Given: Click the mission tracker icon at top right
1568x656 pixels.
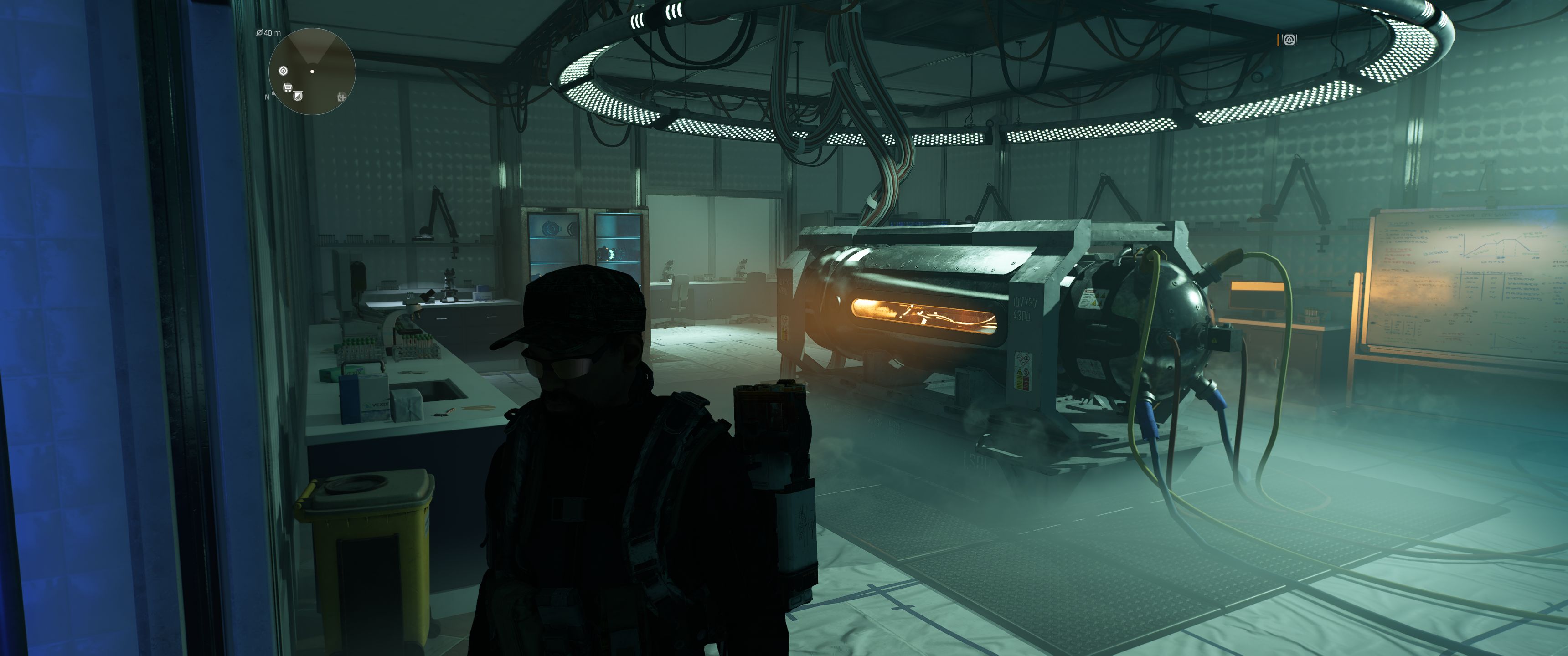Looking at the screenshot, I should tap(1290, 40).
